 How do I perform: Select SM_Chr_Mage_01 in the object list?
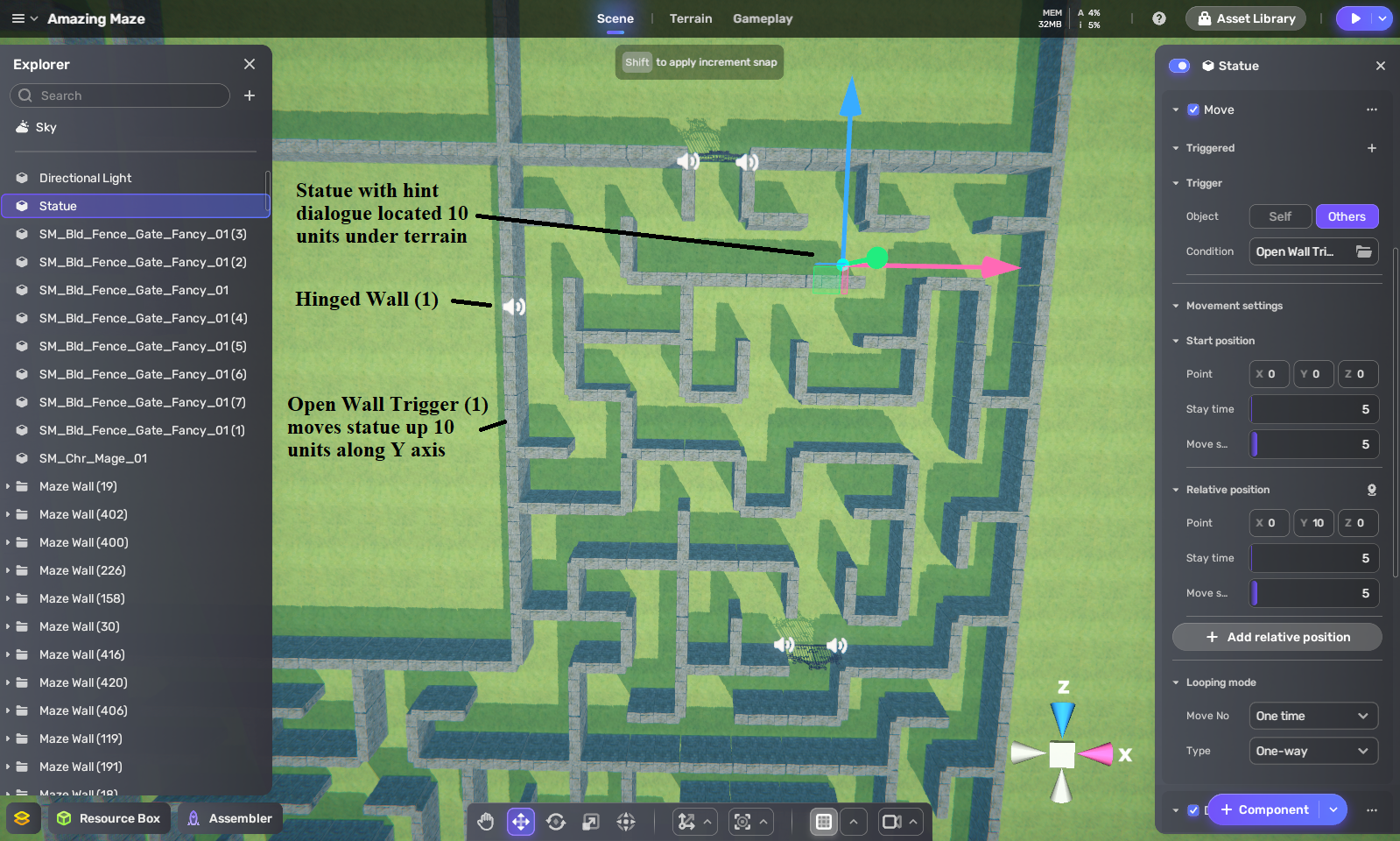point(93,458)
